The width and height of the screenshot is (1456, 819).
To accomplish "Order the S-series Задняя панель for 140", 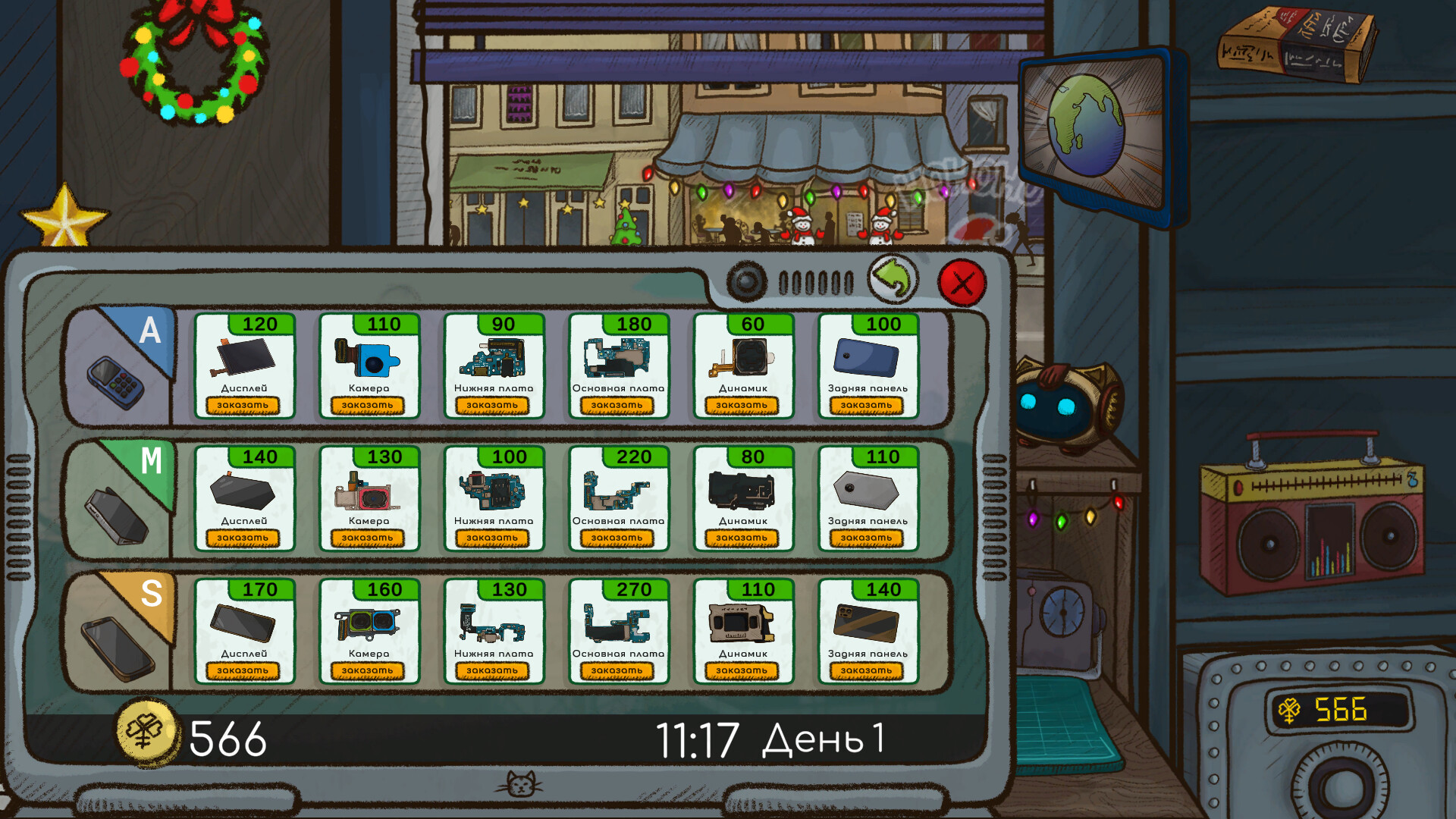I will [868, 670].
